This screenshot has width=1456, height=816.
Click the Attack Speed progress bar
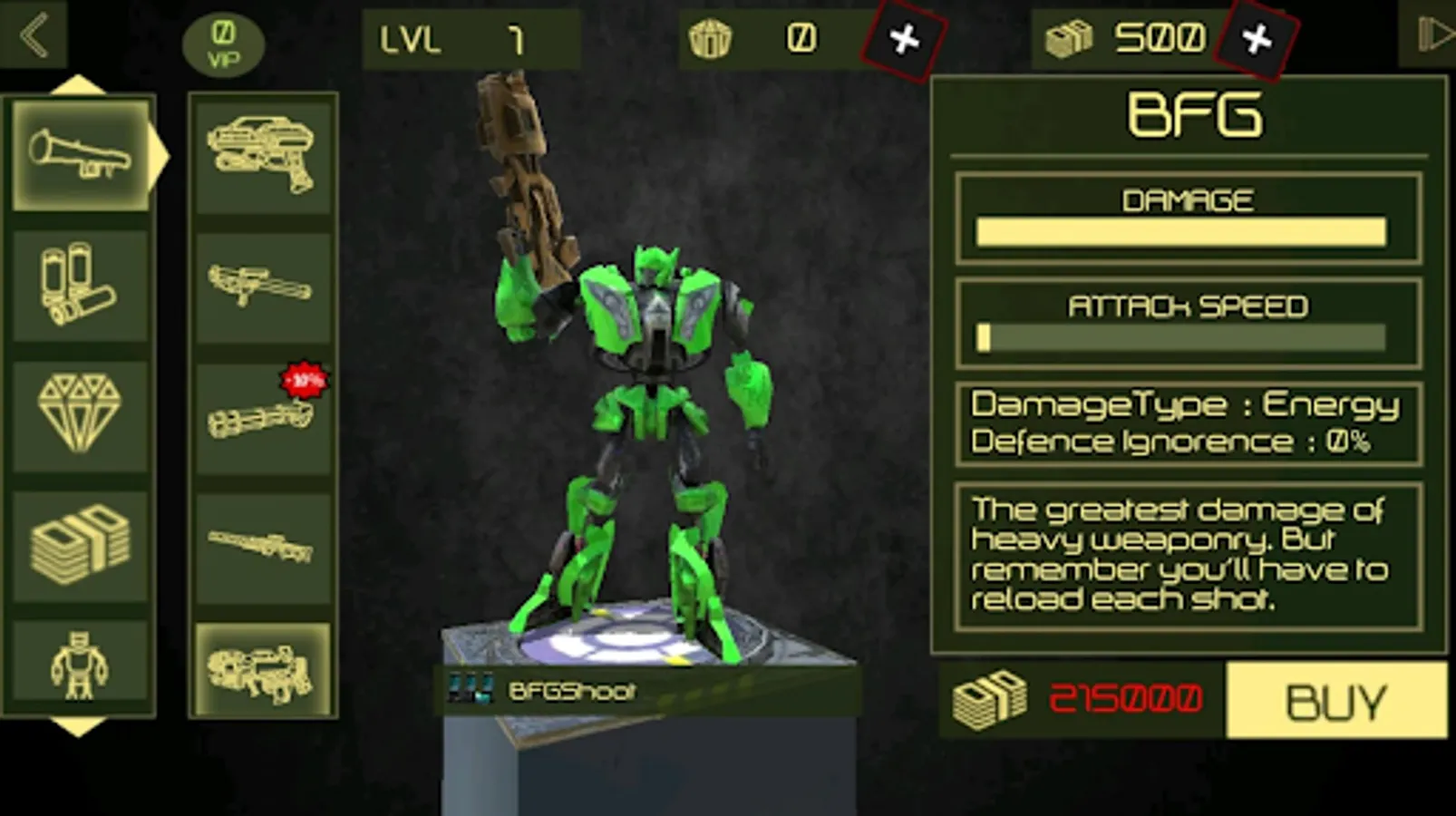1179,337
